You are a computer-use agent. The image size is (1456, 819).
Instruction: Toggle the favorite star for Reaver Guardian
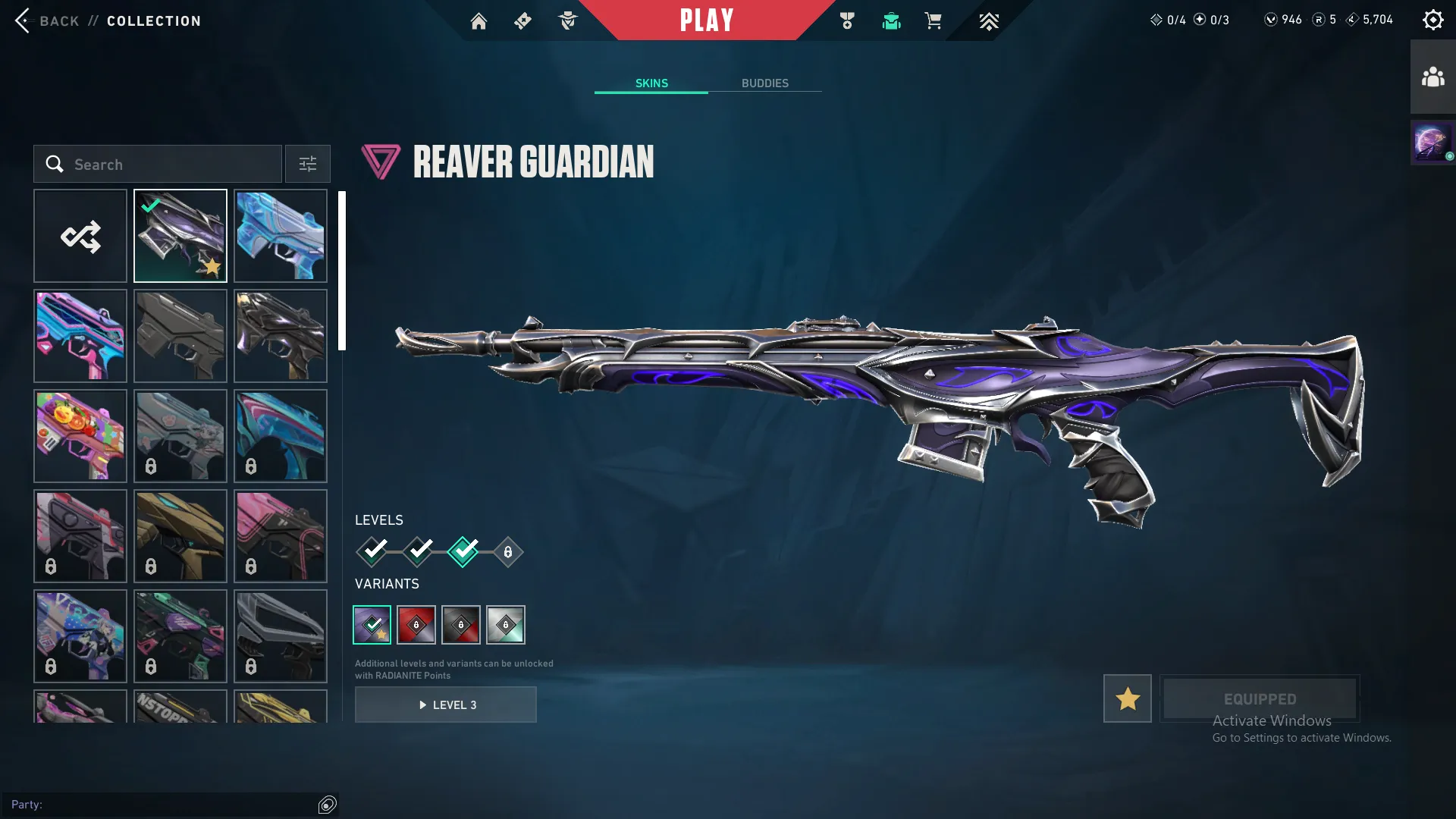click(x=1127, y=698)
